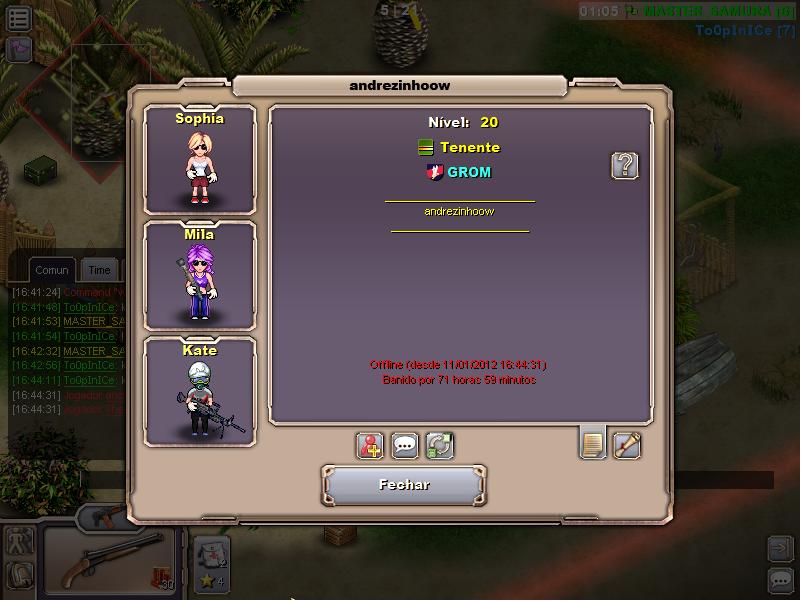Close the profile with the Fechar button

tap(404, 485)
